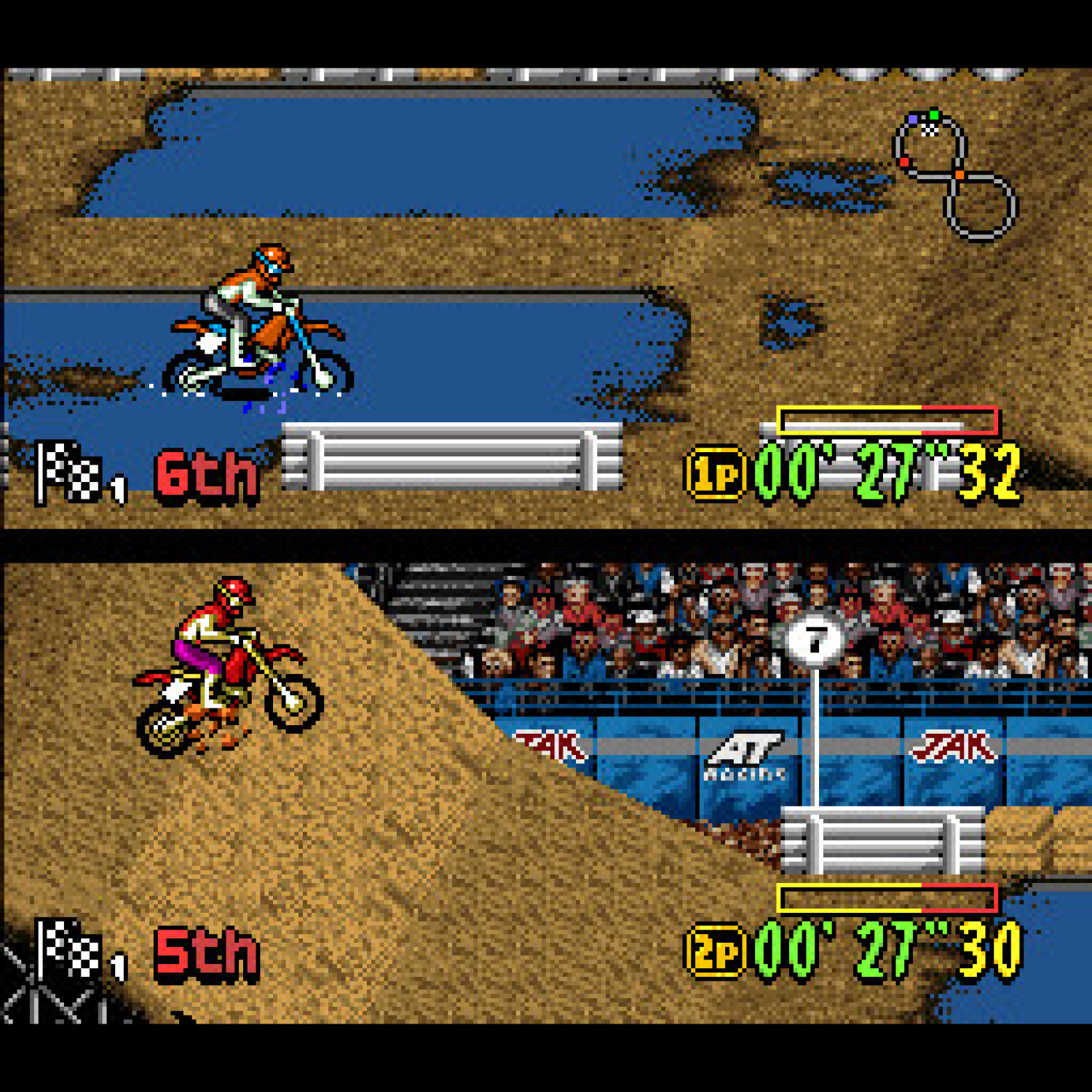Click the number 7 gate sign
The height and width of the screenshot is (1092, 1092).
pos(814,637)
